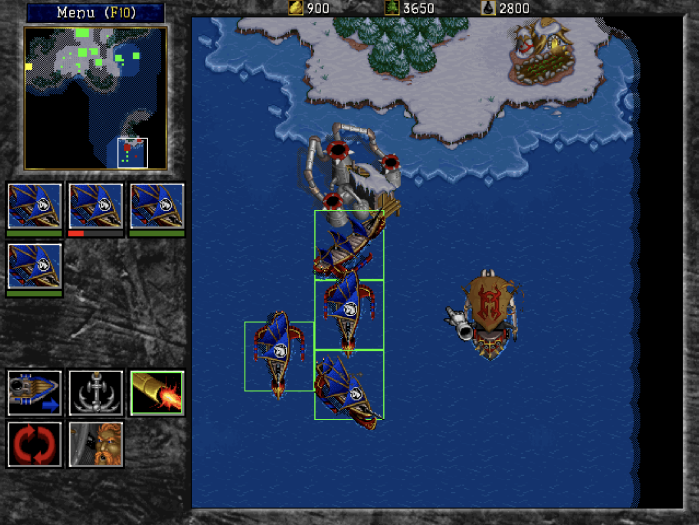Click on the minimap
The width and height of the screenshot is (699, 525).
96,98
